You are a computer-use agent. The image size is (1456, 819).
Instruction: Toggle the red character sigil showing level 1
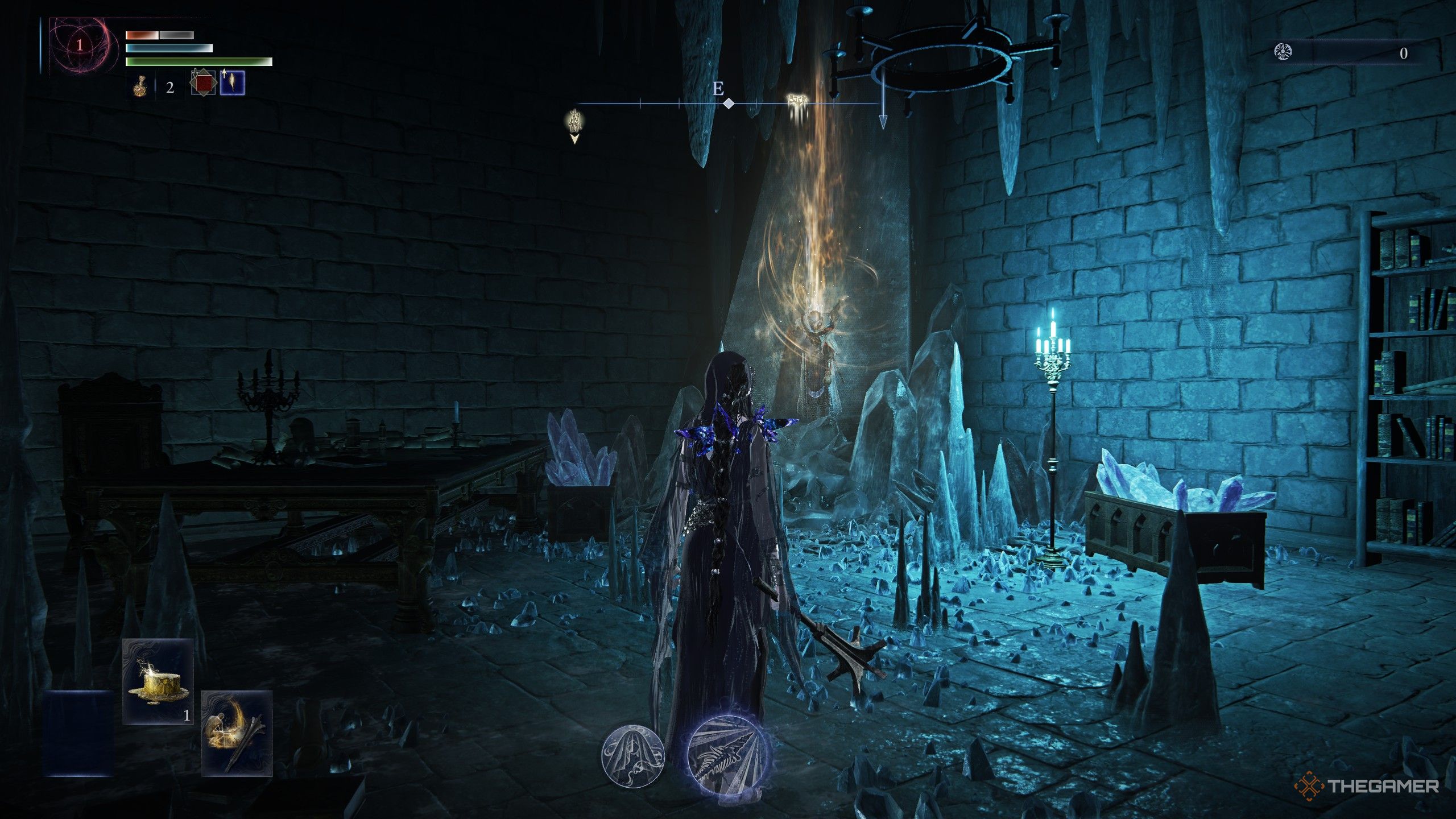(80, 45)
